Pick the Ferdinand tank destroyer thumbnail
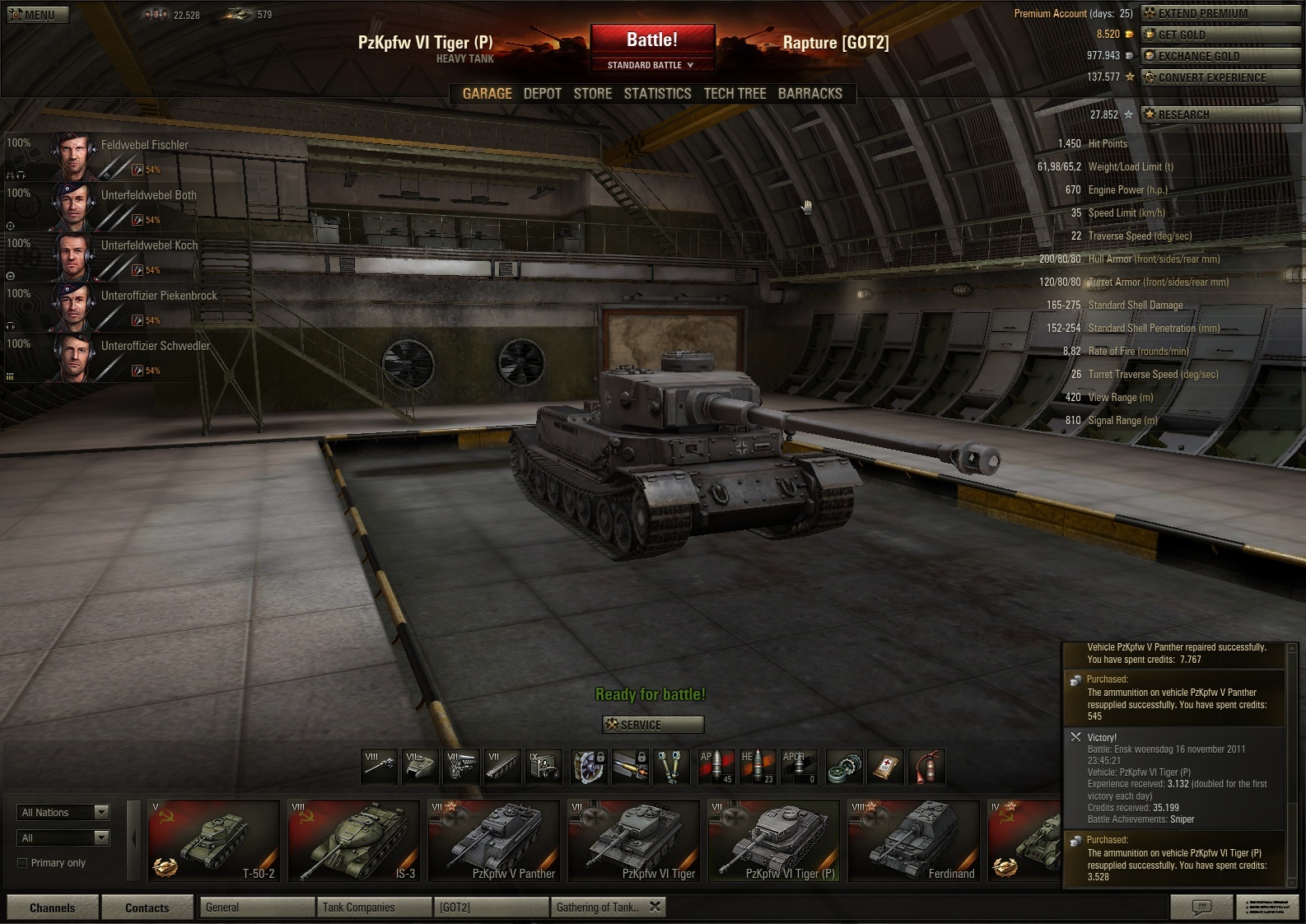Viewport: 1306px width, 924px height. (914, 841)
